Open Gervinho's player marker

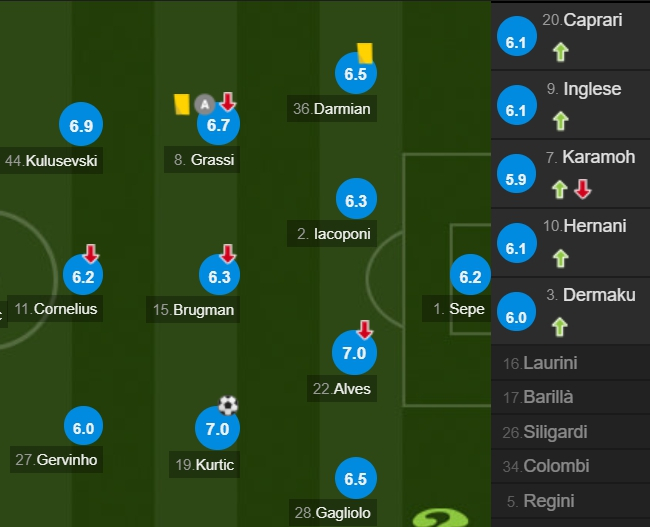point(83,428)
